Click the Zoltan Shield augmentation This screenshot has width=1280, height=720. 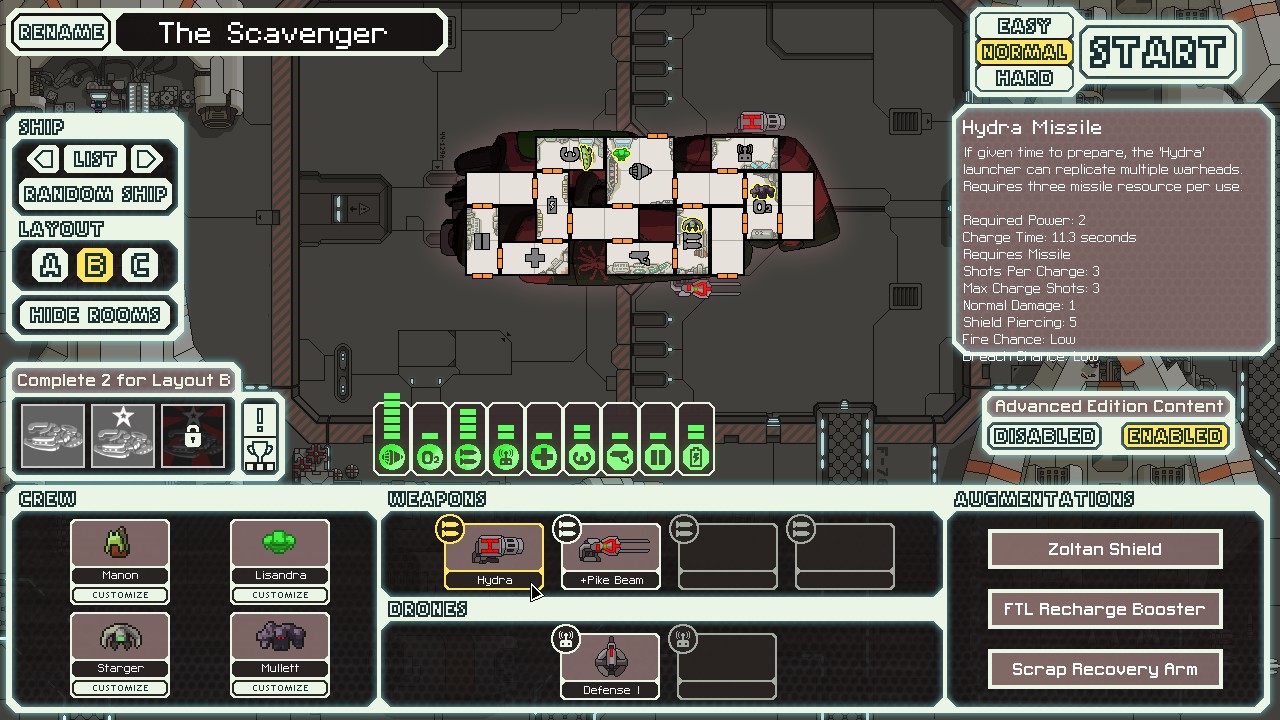coord(1105,549)
